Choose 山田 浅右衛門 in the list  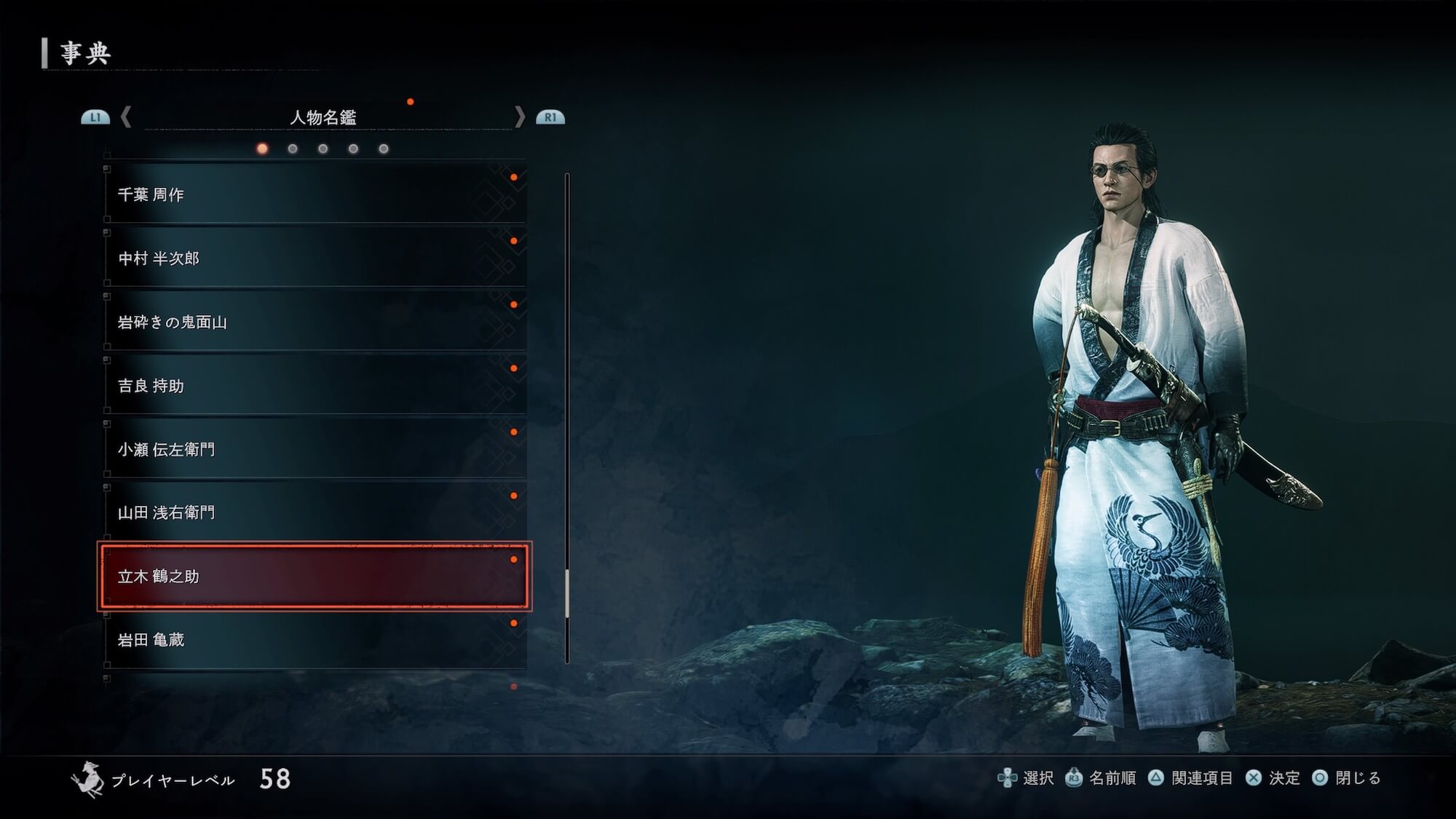[x=314, y=513]
